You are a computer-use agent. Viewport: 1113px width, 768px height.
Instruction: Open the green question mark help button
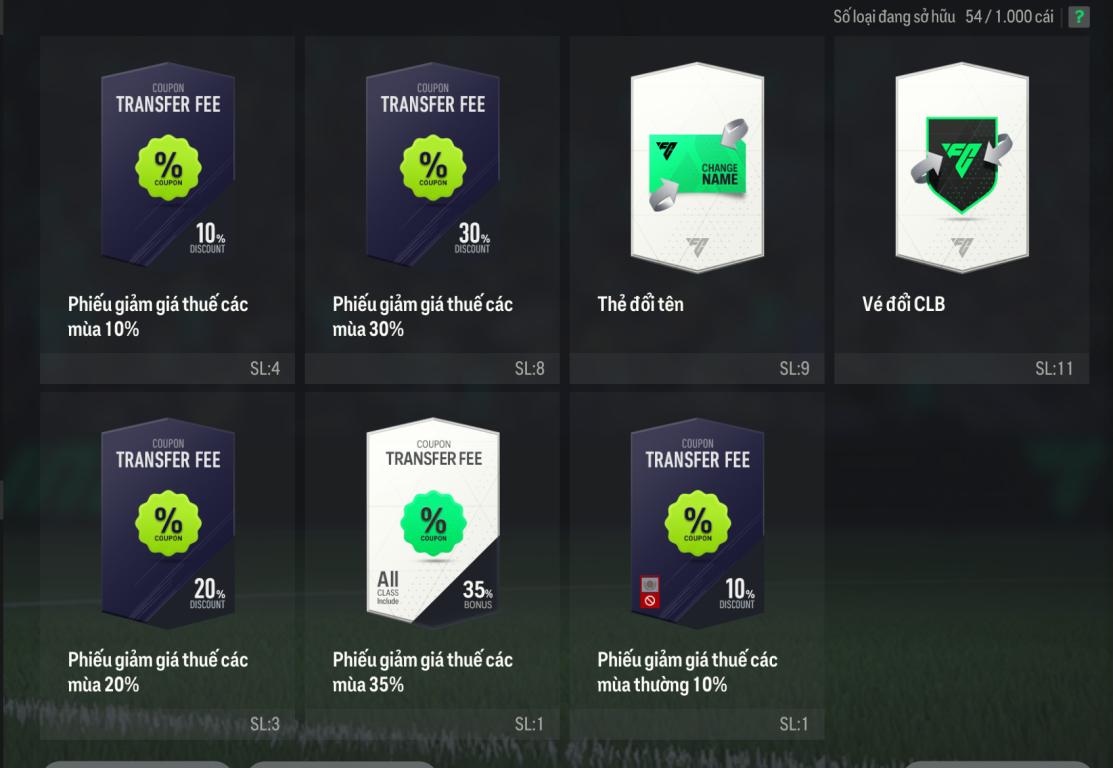point(1078,17)
